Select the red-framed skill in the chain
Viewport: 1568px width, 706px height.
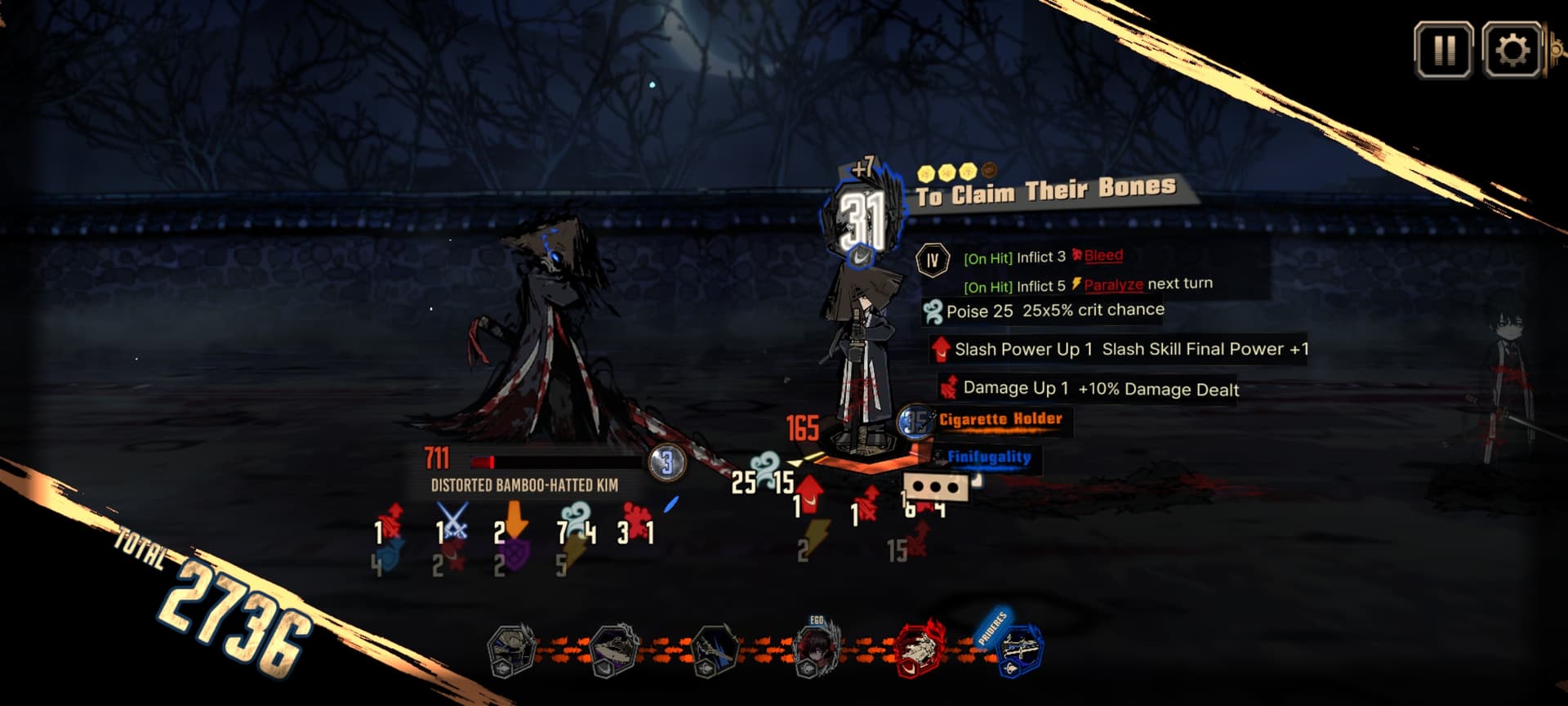pyautogui.click(x=920, y=649)
